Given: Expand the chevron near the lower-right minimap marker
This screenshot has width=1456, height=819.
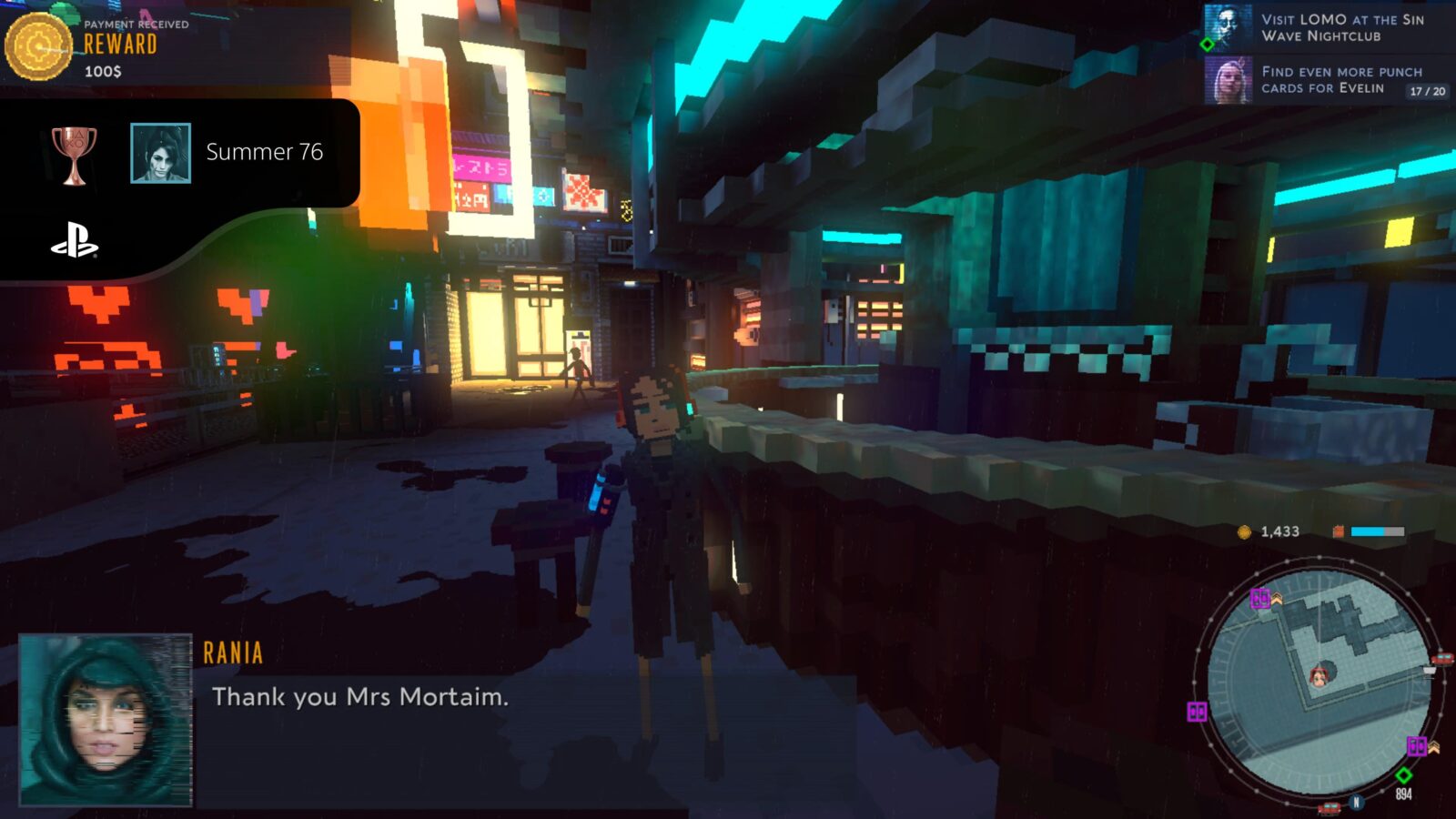Looking at the screenshot, I should click(1433, 748).
